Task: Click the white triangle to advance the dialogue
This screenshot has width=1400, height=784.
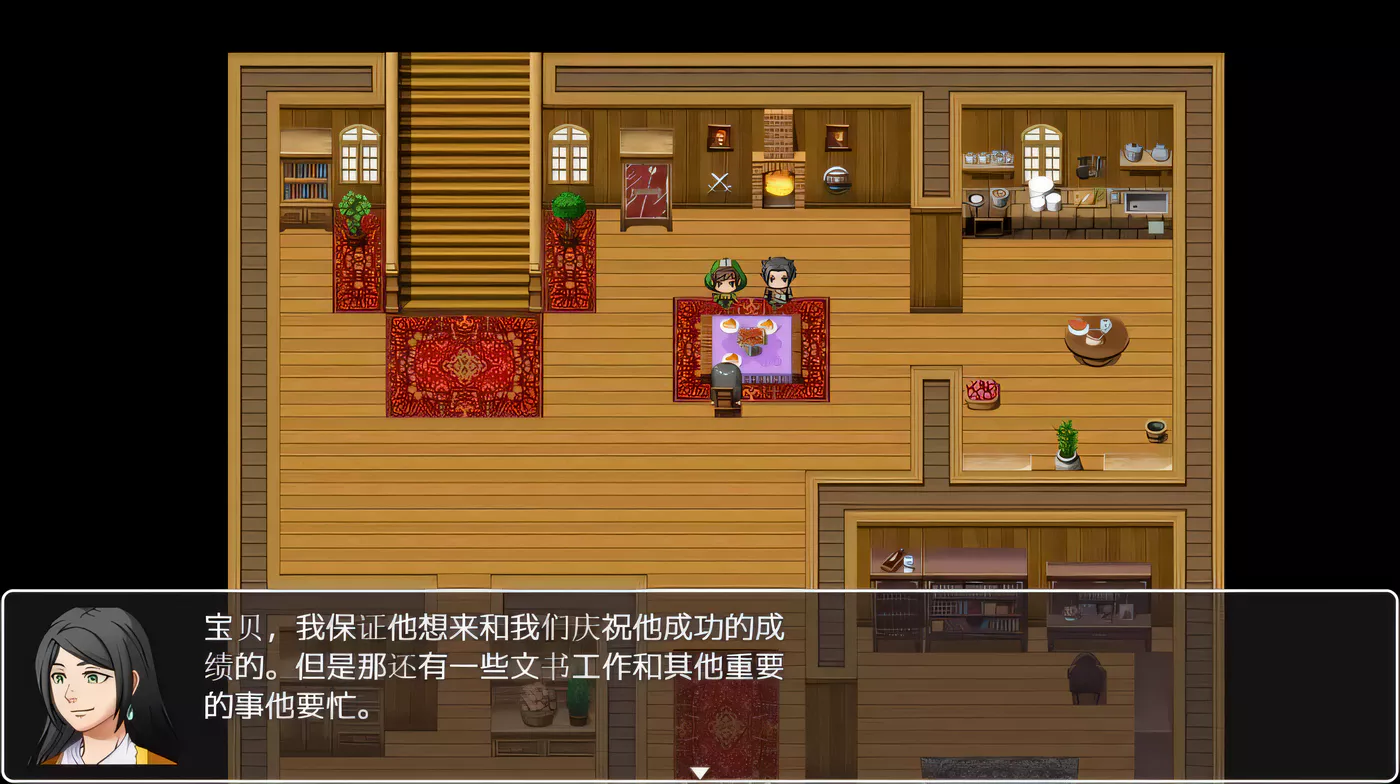Action: pos(700,771)
